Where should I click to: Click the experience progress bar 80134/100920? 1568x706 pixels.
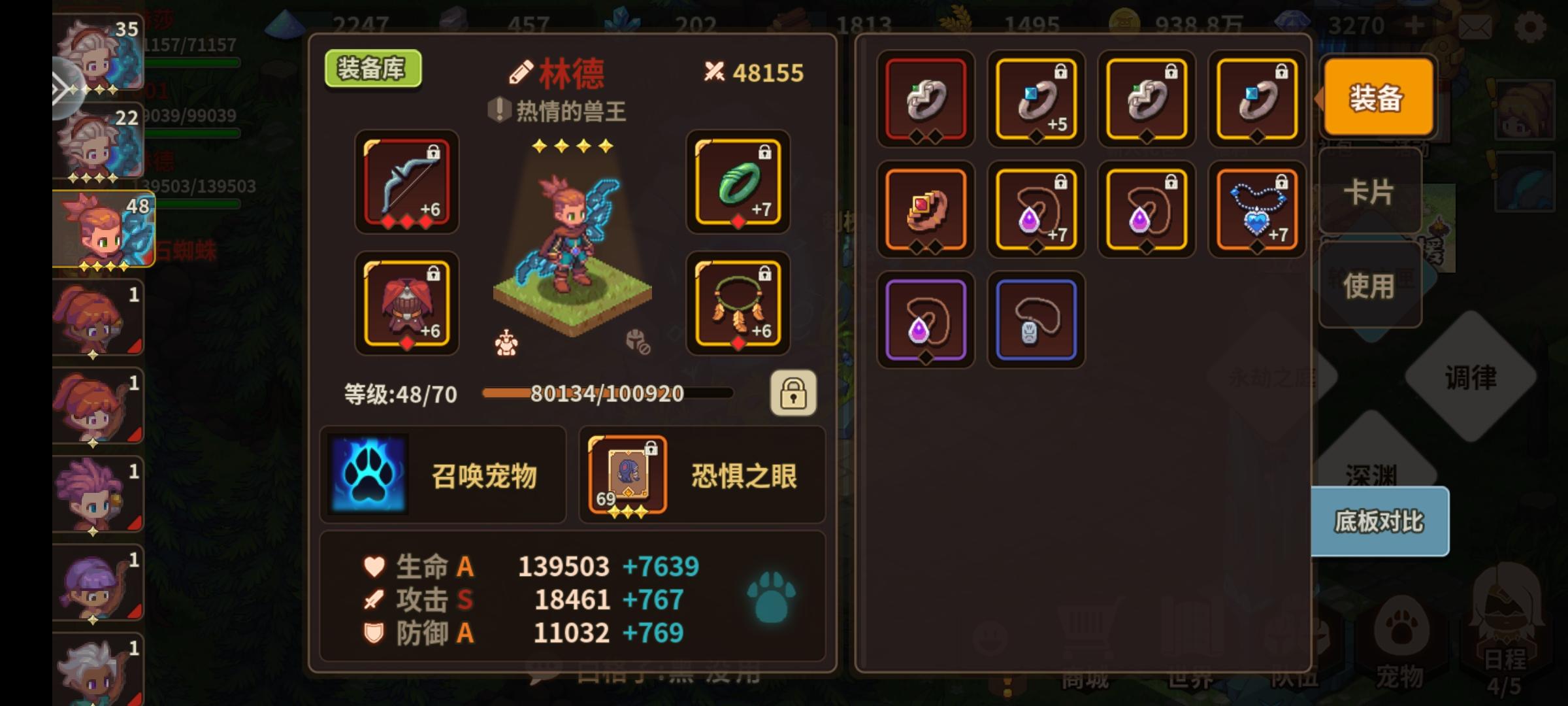606,394
